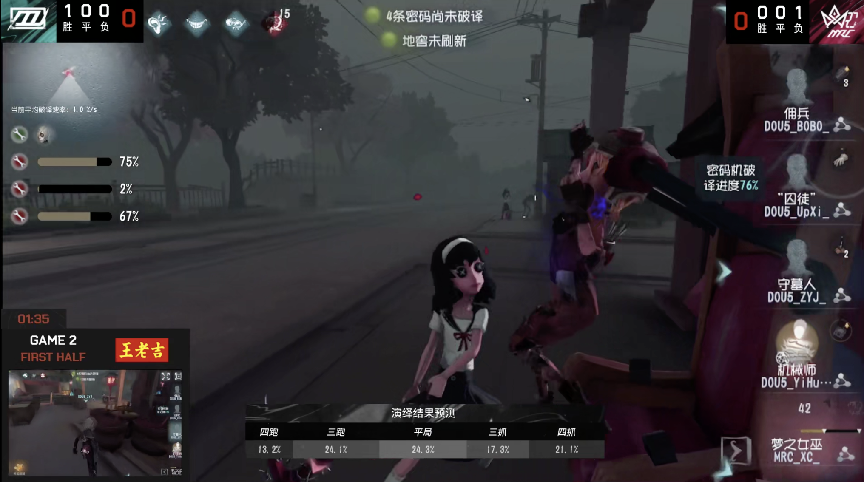Choose the 三抓 prediction option

497,442
